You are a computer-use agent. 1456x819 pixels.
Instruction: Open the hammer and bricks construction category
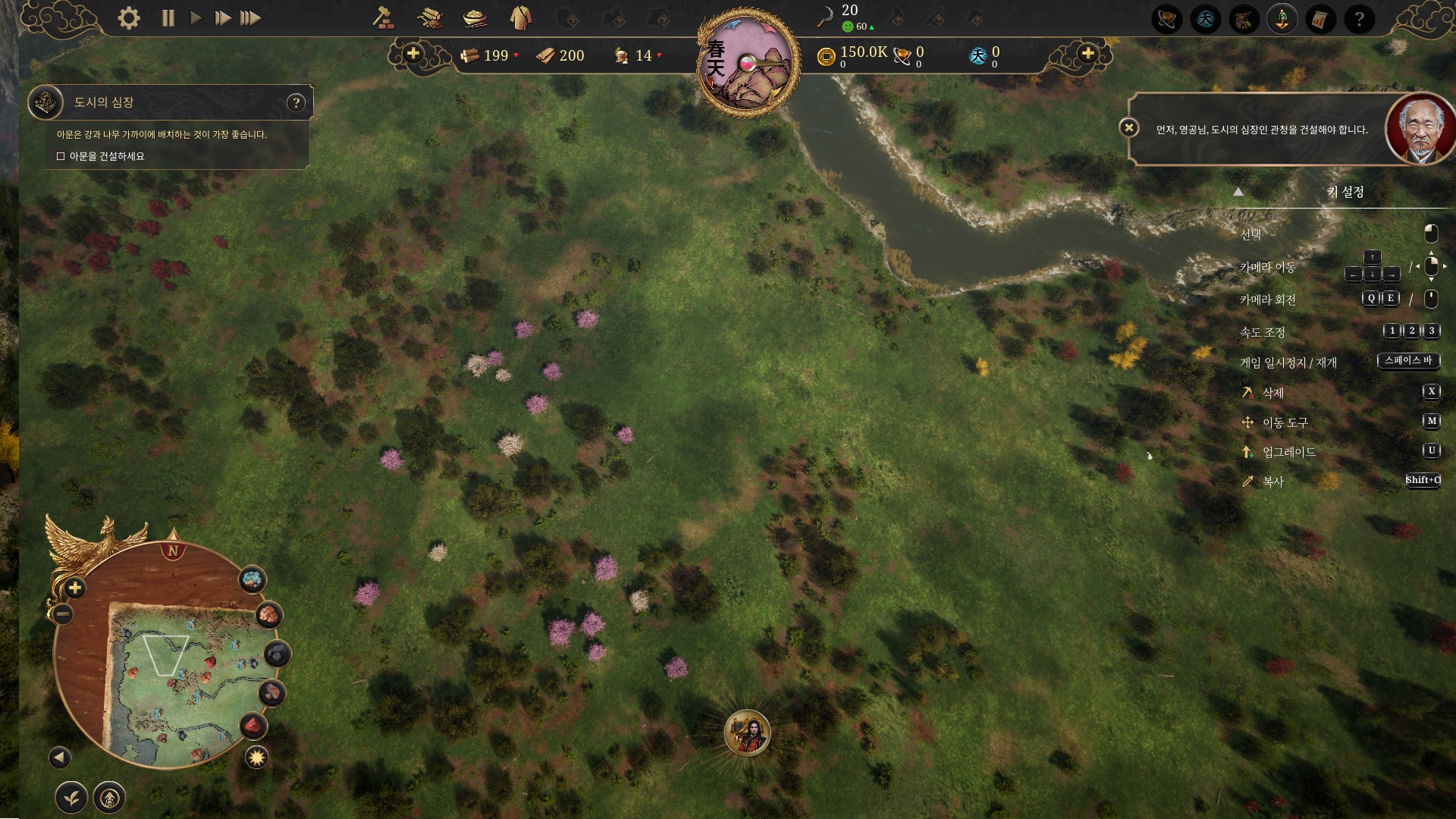point(384,18)
